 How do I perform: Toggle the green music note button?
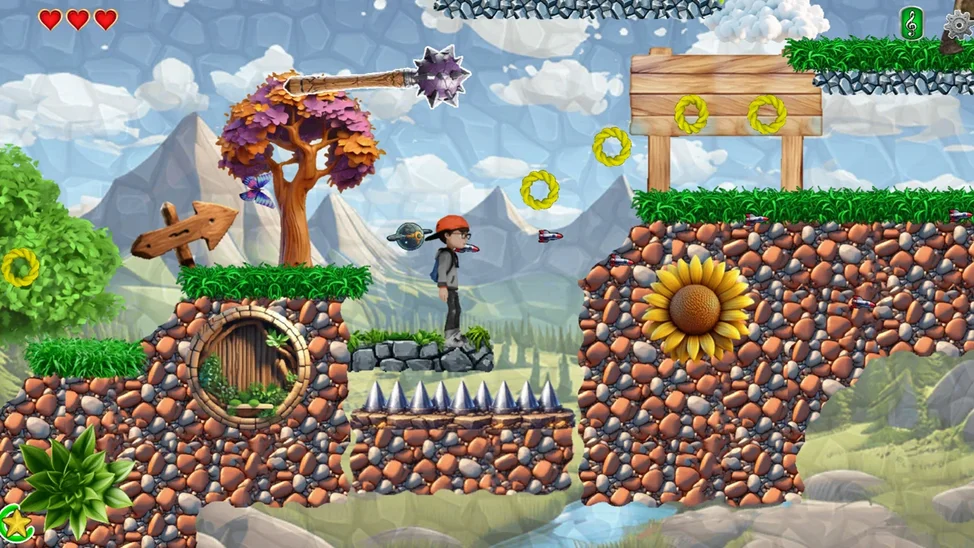click(x=912, y=23)
